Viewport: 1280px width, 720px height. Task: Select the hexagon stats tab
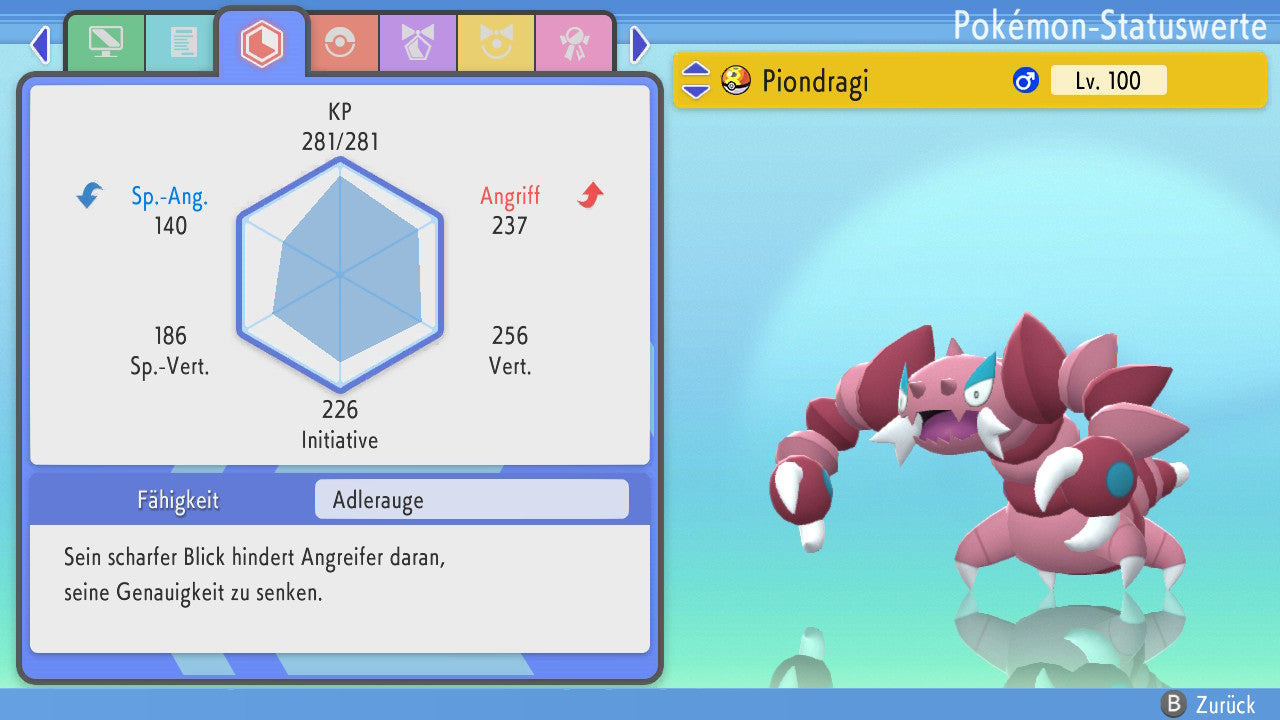pos(262,43)
